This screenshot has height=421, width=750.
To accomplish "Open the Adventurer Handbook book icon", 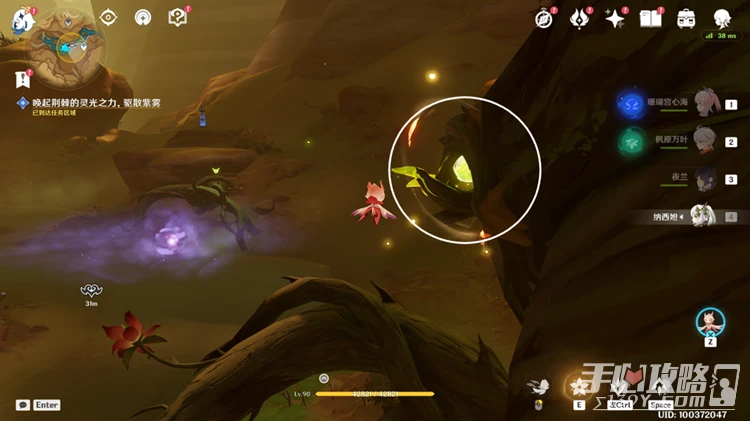I will pyautogui.click(x=651, y=18).
